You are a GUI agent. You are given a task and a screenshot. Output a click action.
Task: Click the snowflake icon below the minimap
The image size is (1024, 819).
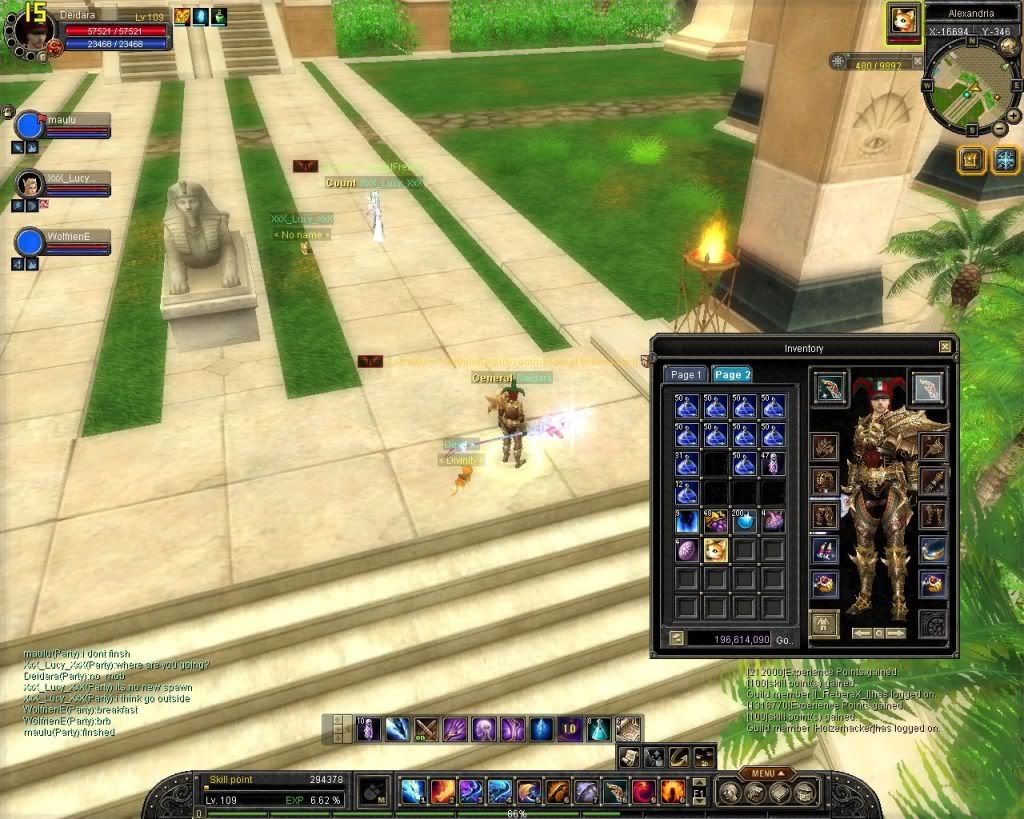pos(1004,159)
